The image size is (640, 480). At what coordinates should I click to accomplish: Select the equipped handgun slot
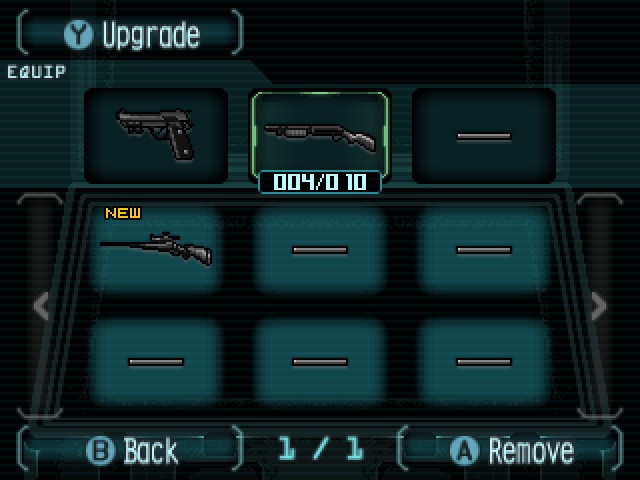pos(156,135)
